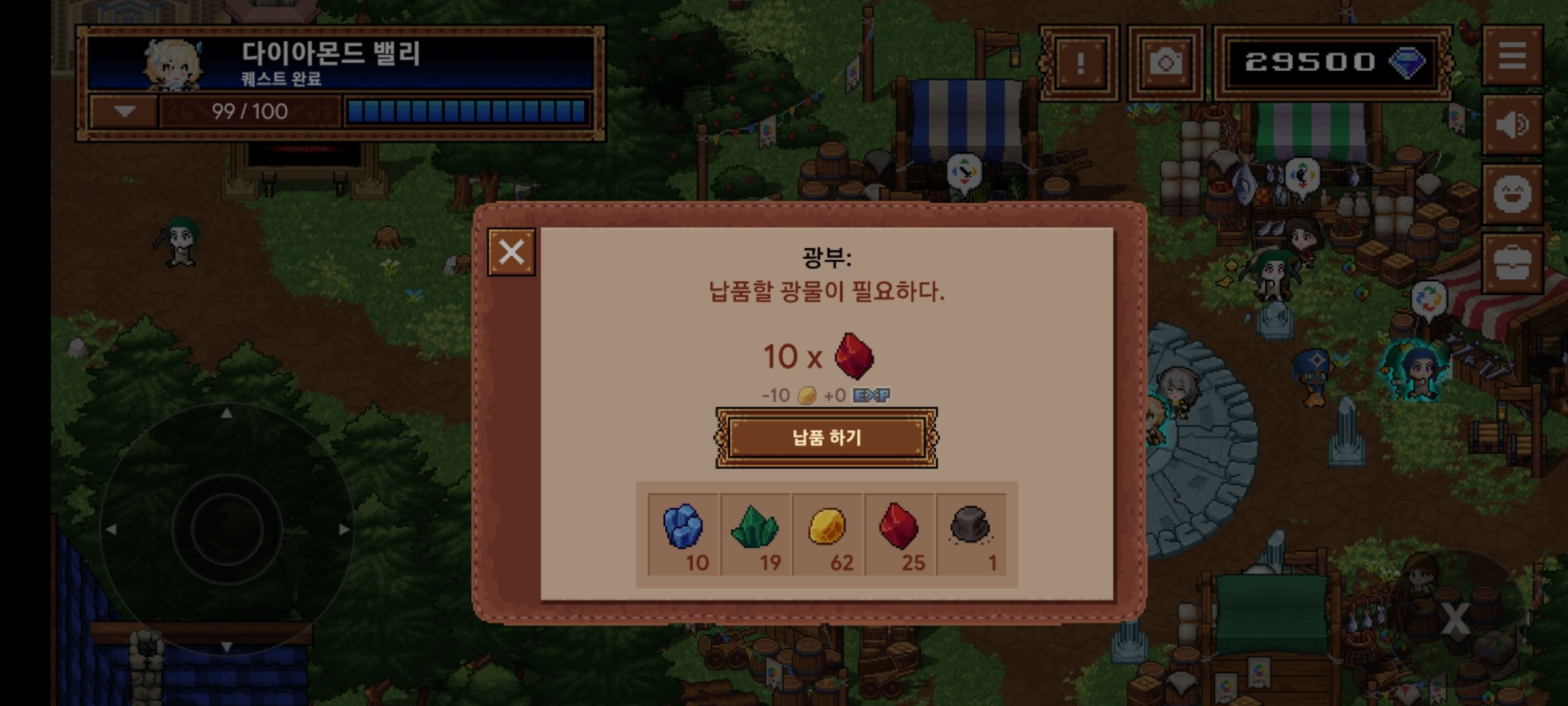The width and height of the screenshot is (1568, 706).
Task: Tap the joystick's up arrow
Action: [227, 413]
